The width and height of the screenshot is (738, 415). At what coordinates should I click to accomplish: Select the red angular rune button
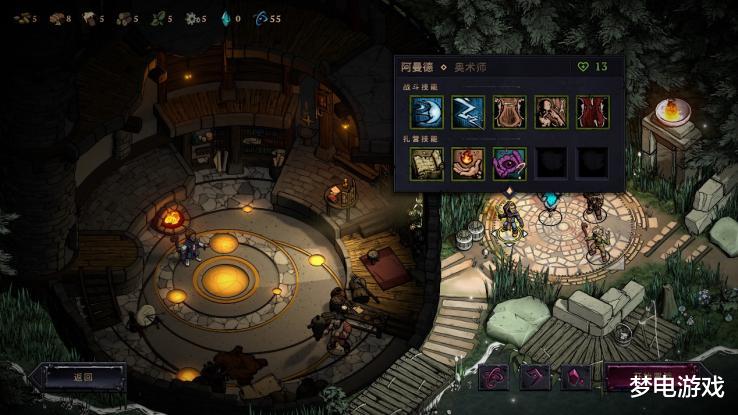(535, 377)
